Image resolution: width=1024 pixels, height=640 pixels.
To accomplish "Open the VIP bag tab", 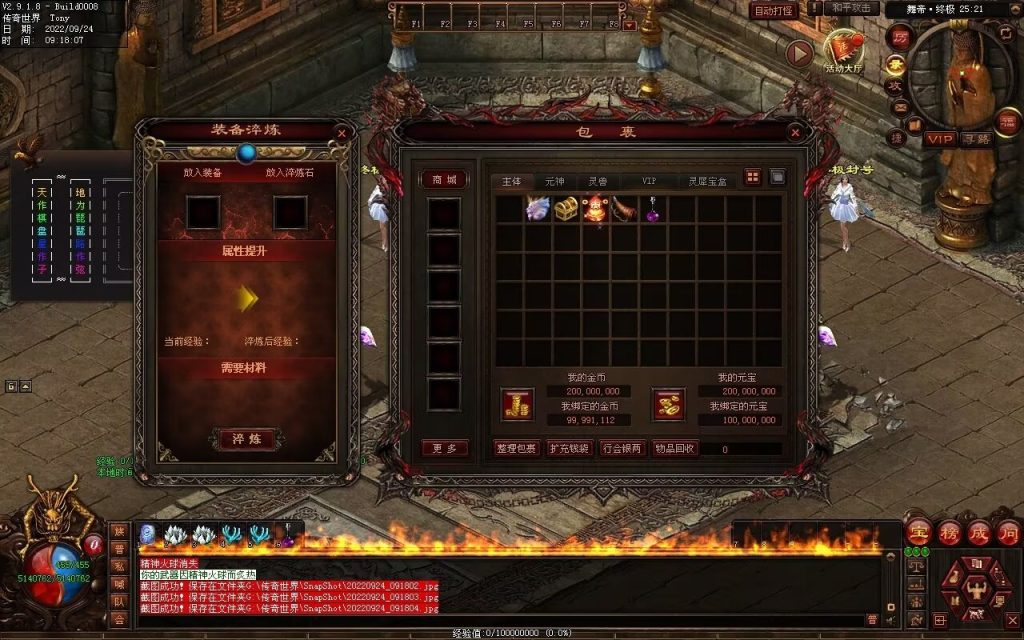I will (x=649, y=181).
